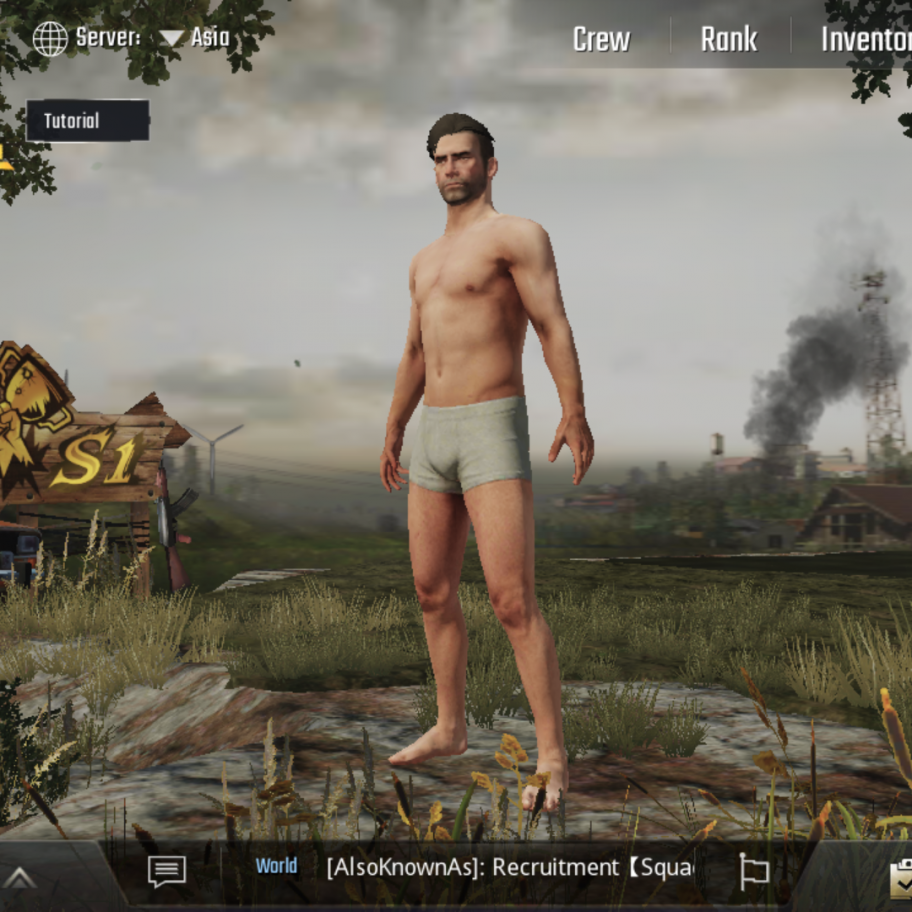Tap the flag icon in bottom bar
The image size is (912, 912).
(754, 870)
